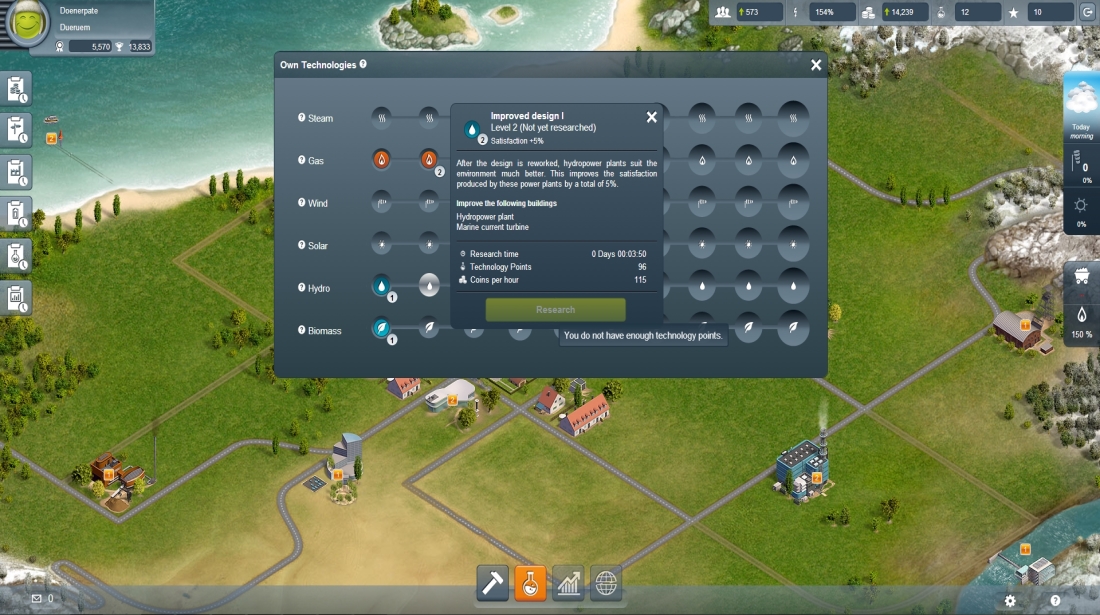Viewport: 1100px width, 615px height.
Task: Open the Steam technology help icon
Action: pyautogui.click(x=302, y=118)
